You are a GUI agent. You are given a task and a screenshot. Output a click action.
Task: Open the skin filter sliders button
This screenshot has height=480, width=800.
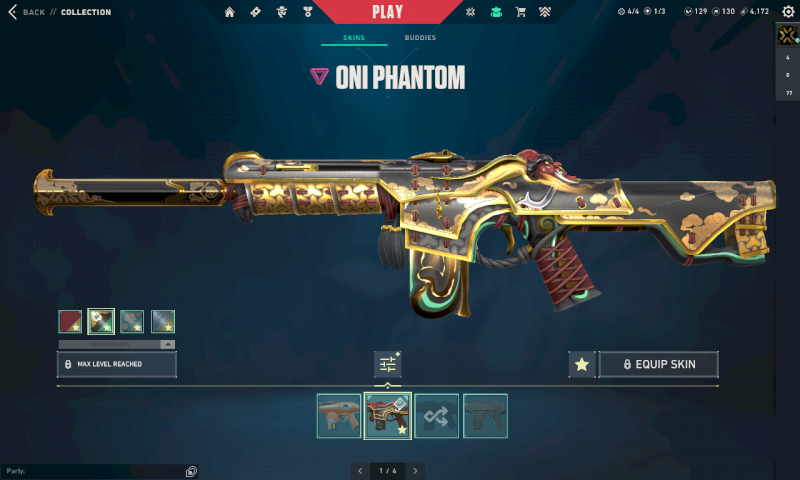pyautogui.click(x=387, y=365)
